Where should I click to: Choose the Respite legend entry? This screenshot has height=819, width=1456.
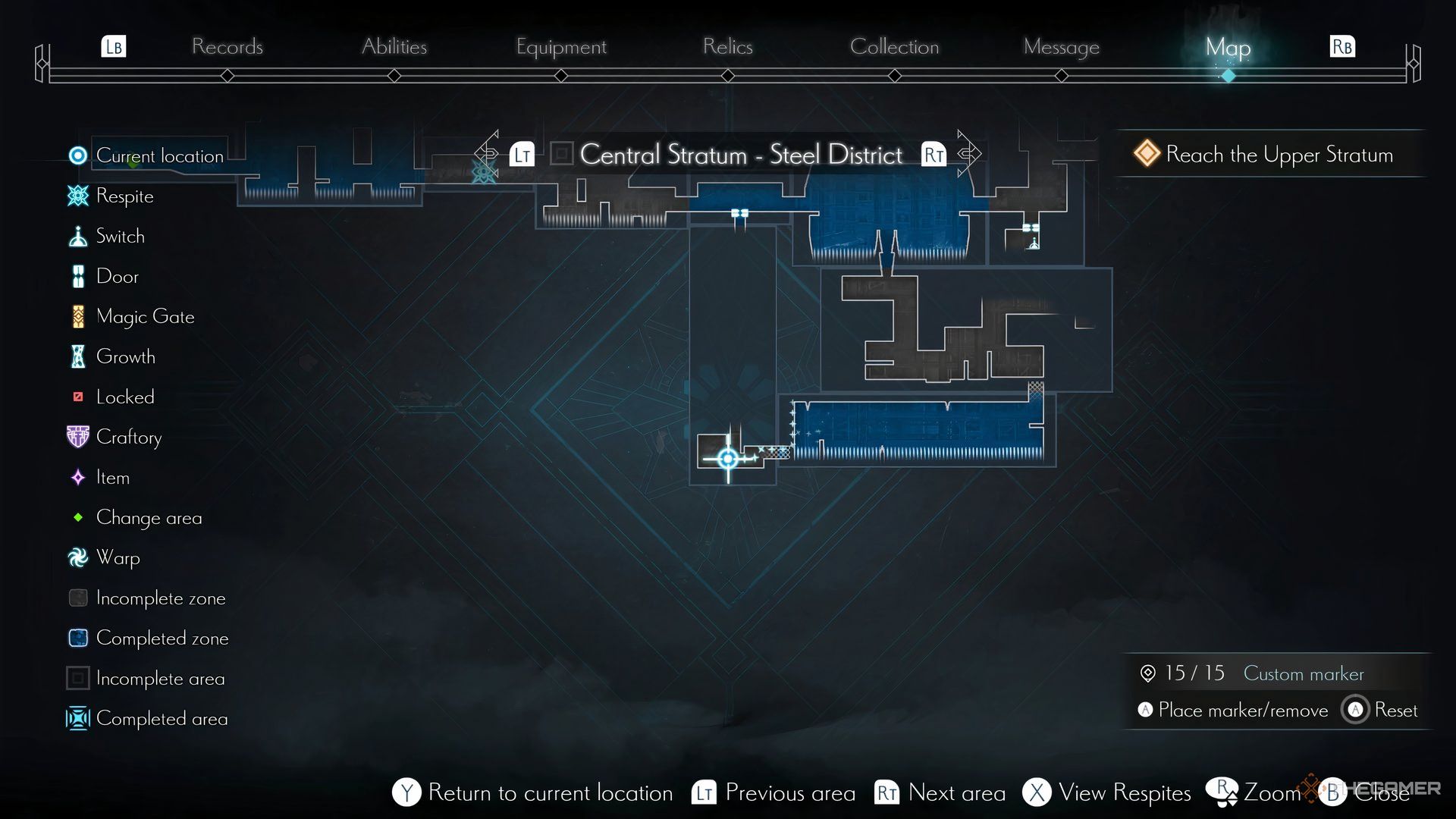coord(124,196)
